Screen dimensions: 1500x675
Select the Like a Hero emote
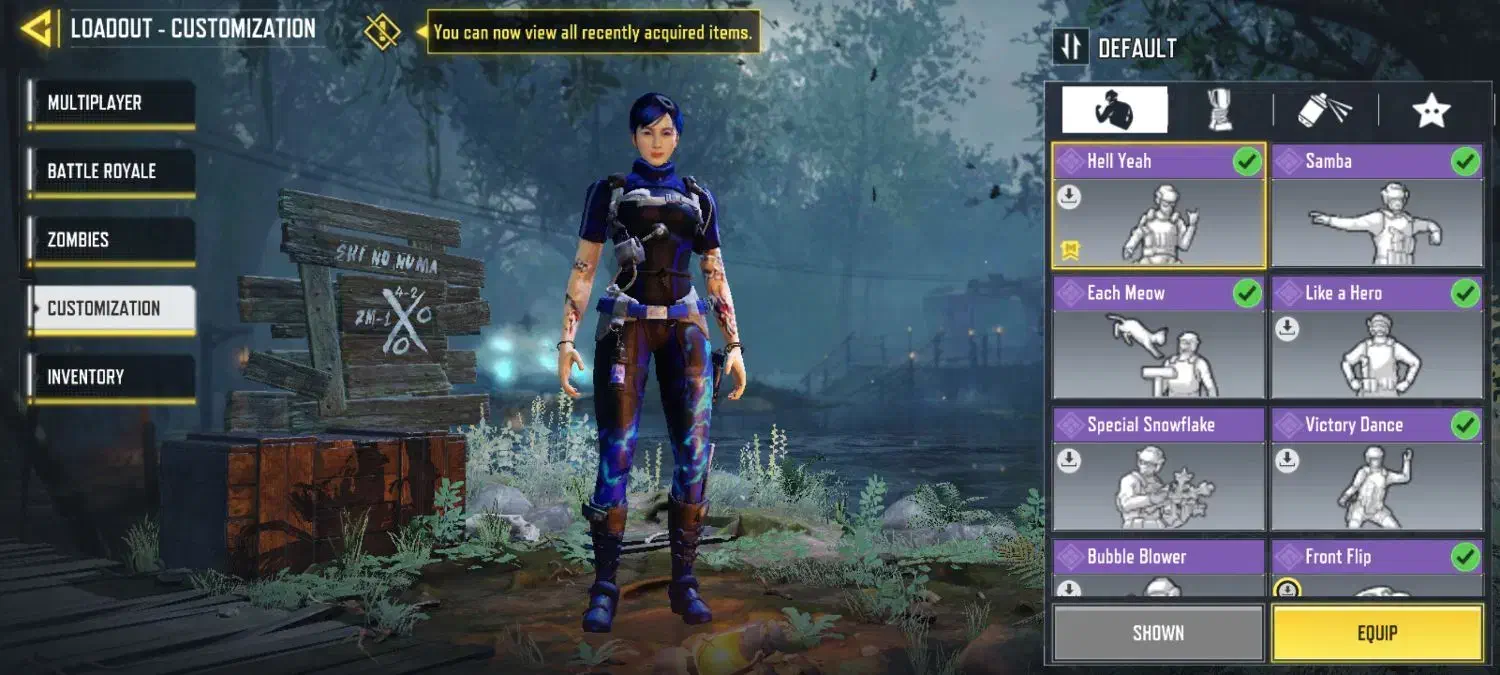[1377, 338]
